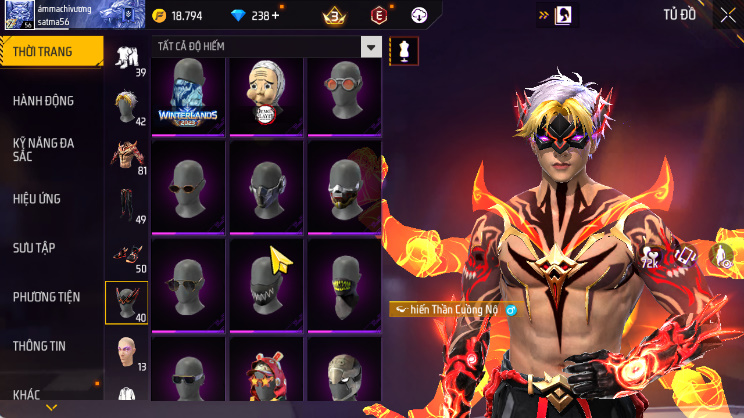This screenshot has height=418, width=744.
Task: Add diamonds with the plus button
Action: pos(276,16)
